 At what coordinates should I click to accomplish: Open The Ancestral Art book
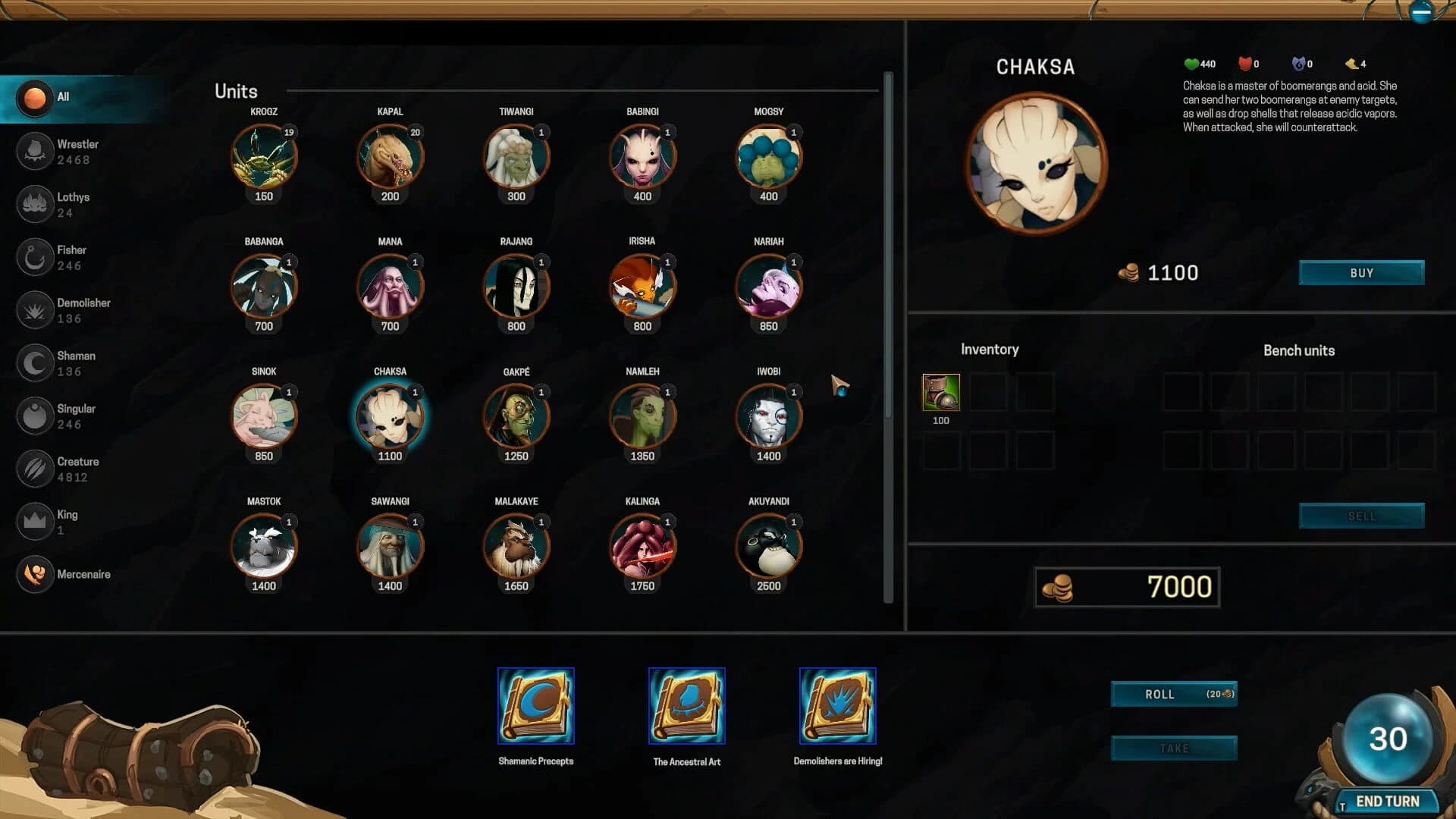tap(686, 705)
